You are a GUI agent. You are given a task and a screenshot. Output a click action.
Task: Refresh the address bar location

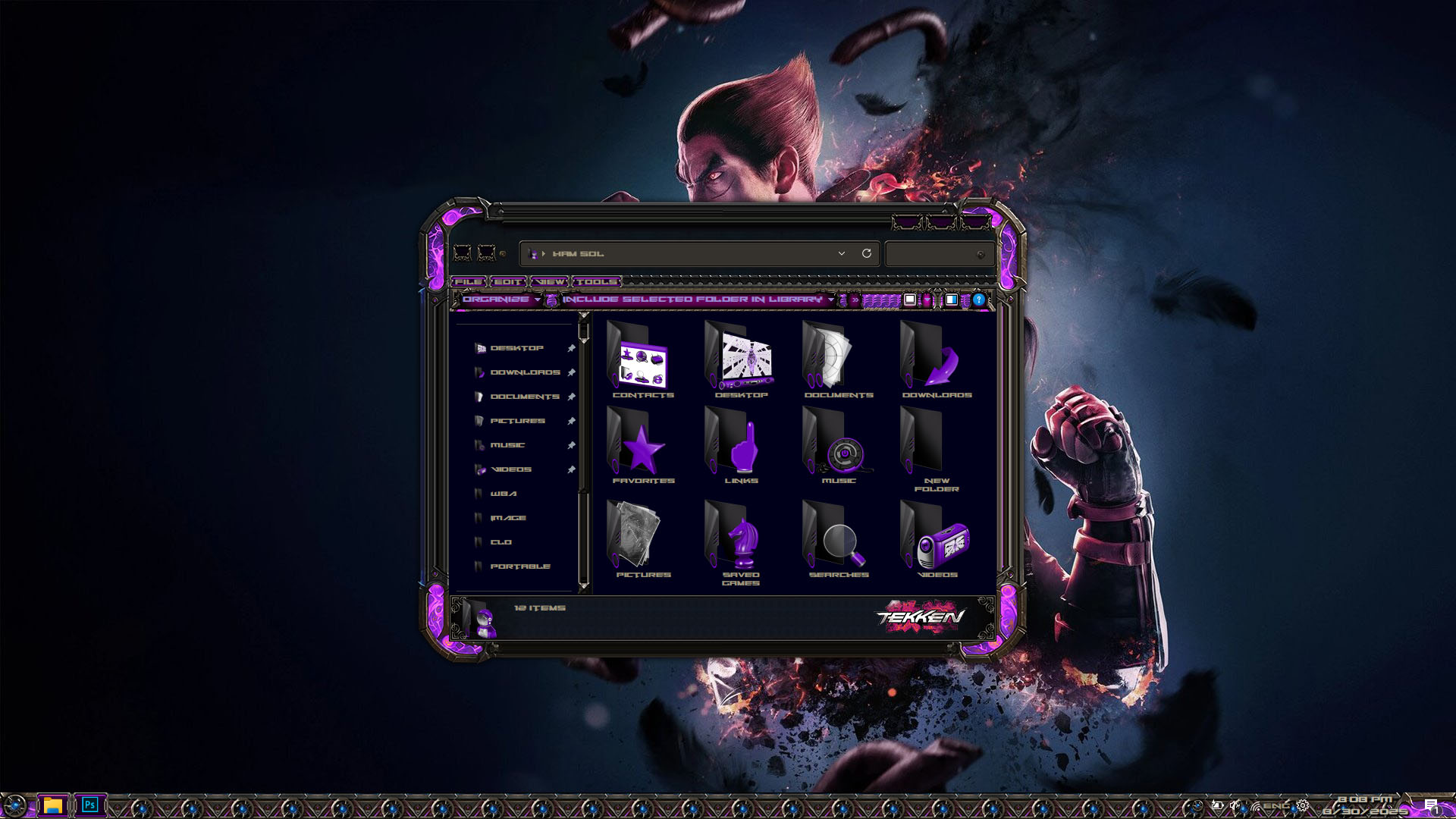tap(867, 253)
